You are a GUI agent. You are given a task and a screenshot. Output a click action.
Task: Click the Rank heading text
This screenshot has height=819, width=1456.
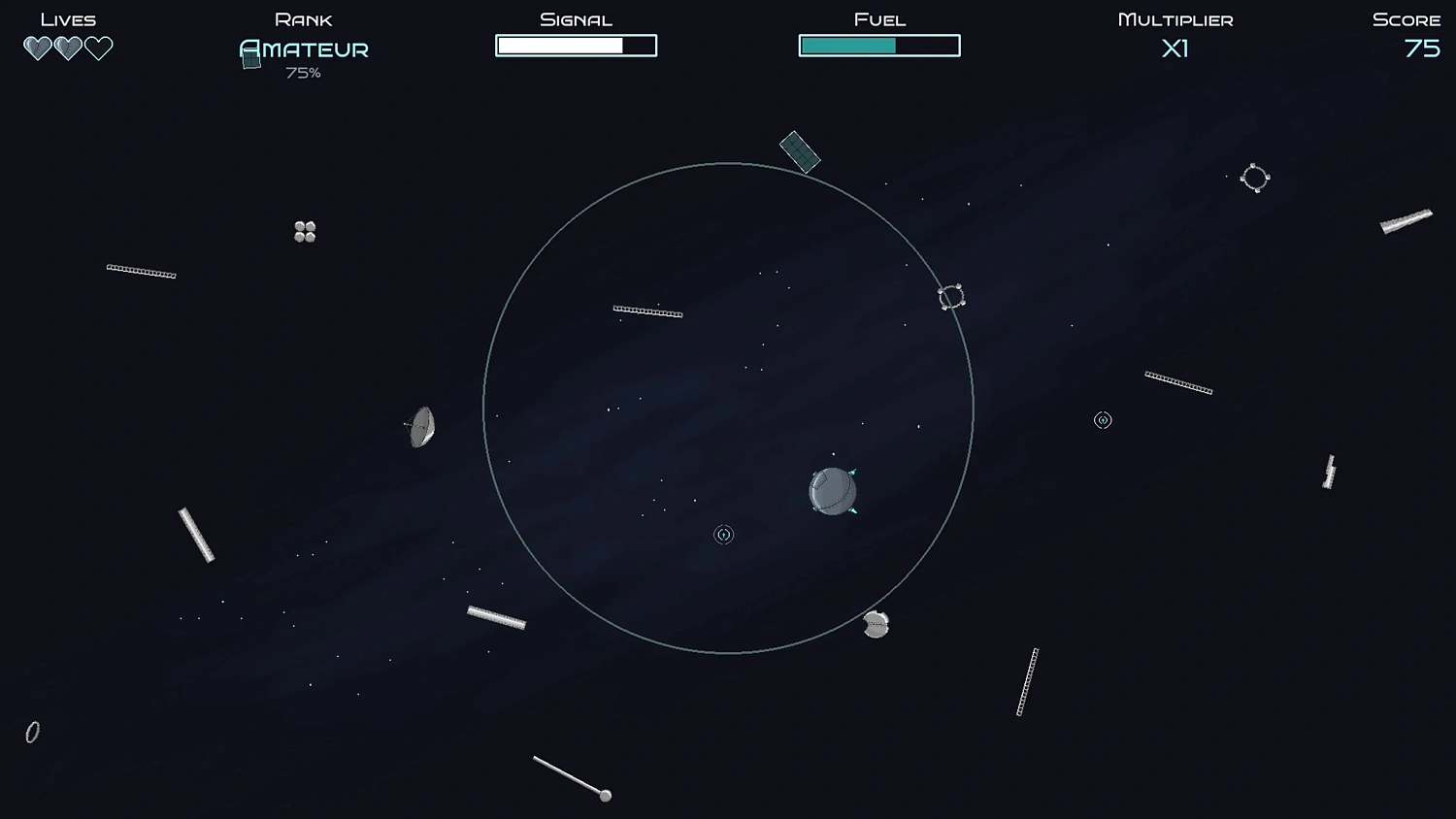304,18
